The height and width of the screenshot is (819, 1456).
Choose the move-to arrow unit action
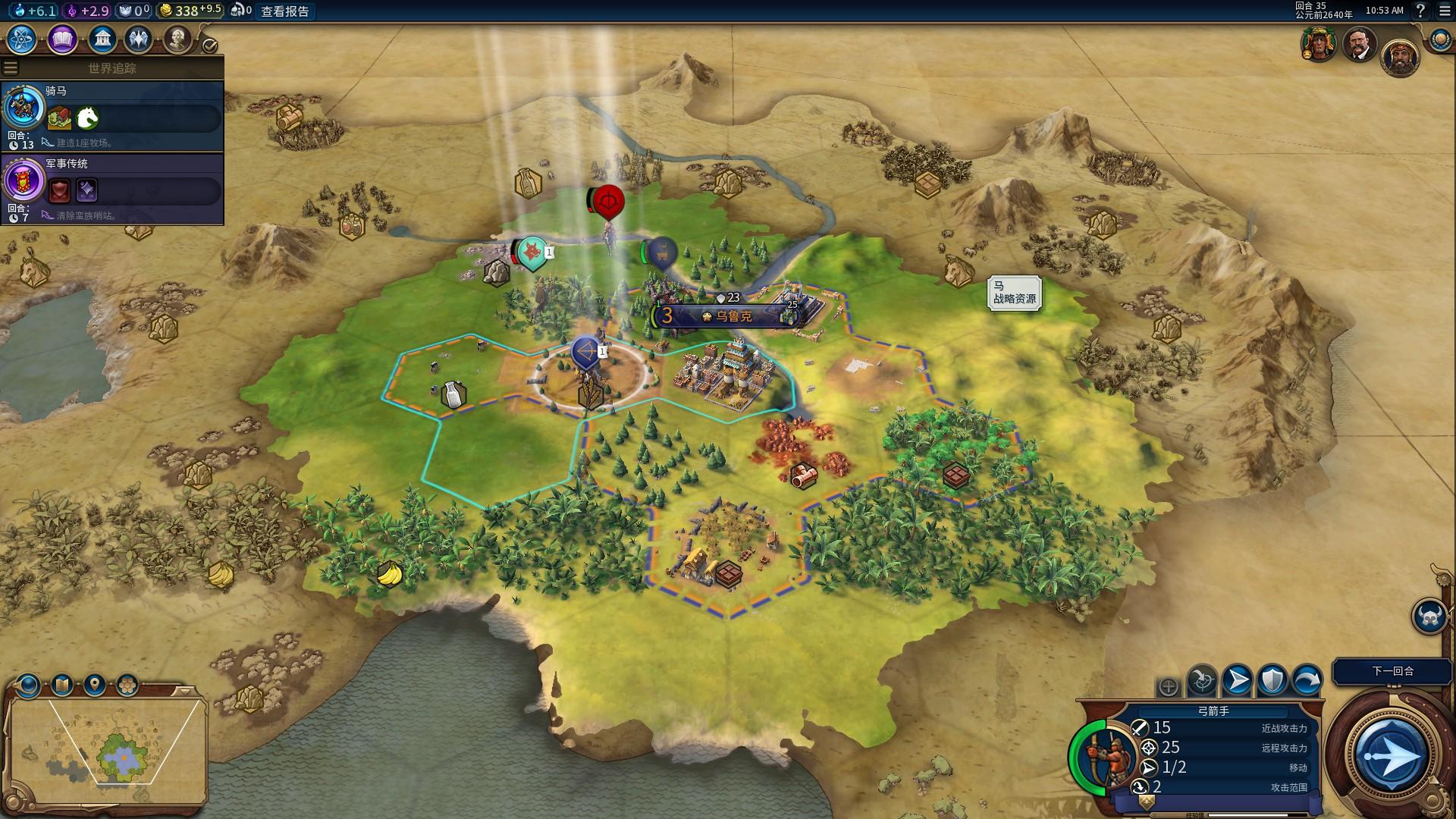(x=1238, y=680)
